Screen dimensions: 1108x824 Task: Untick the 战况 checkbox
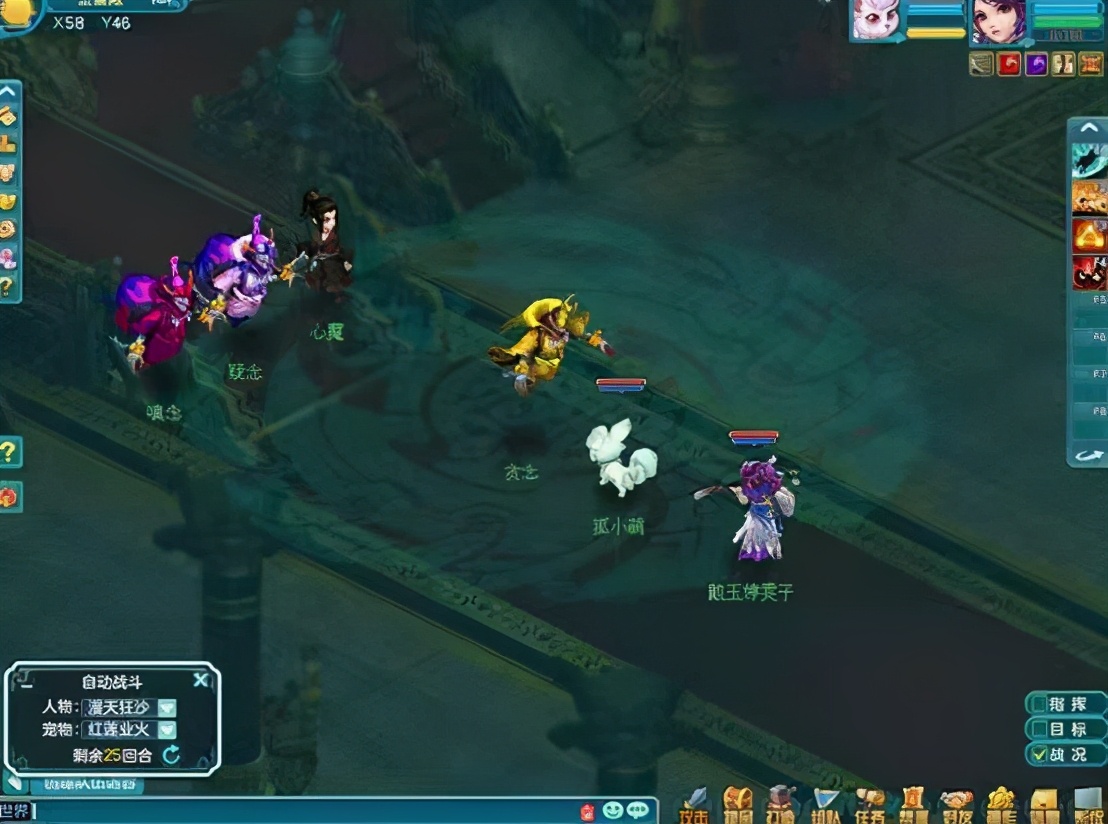1041,754
